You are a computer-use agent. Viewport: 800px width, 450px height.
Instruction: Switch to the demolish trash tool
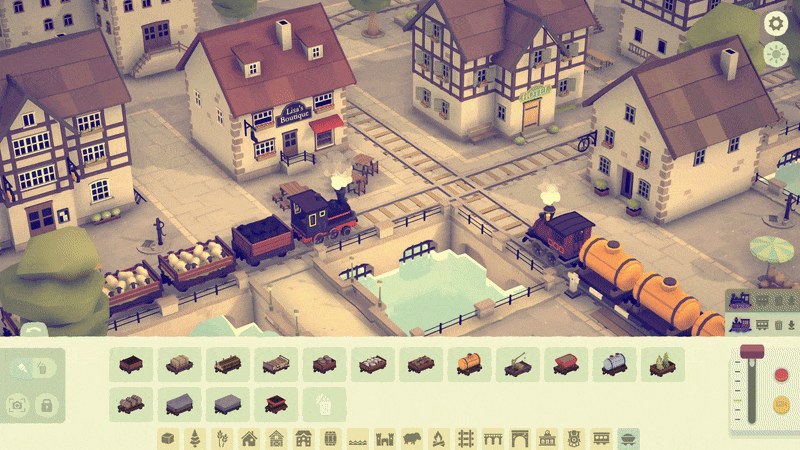tap(43, 368)
